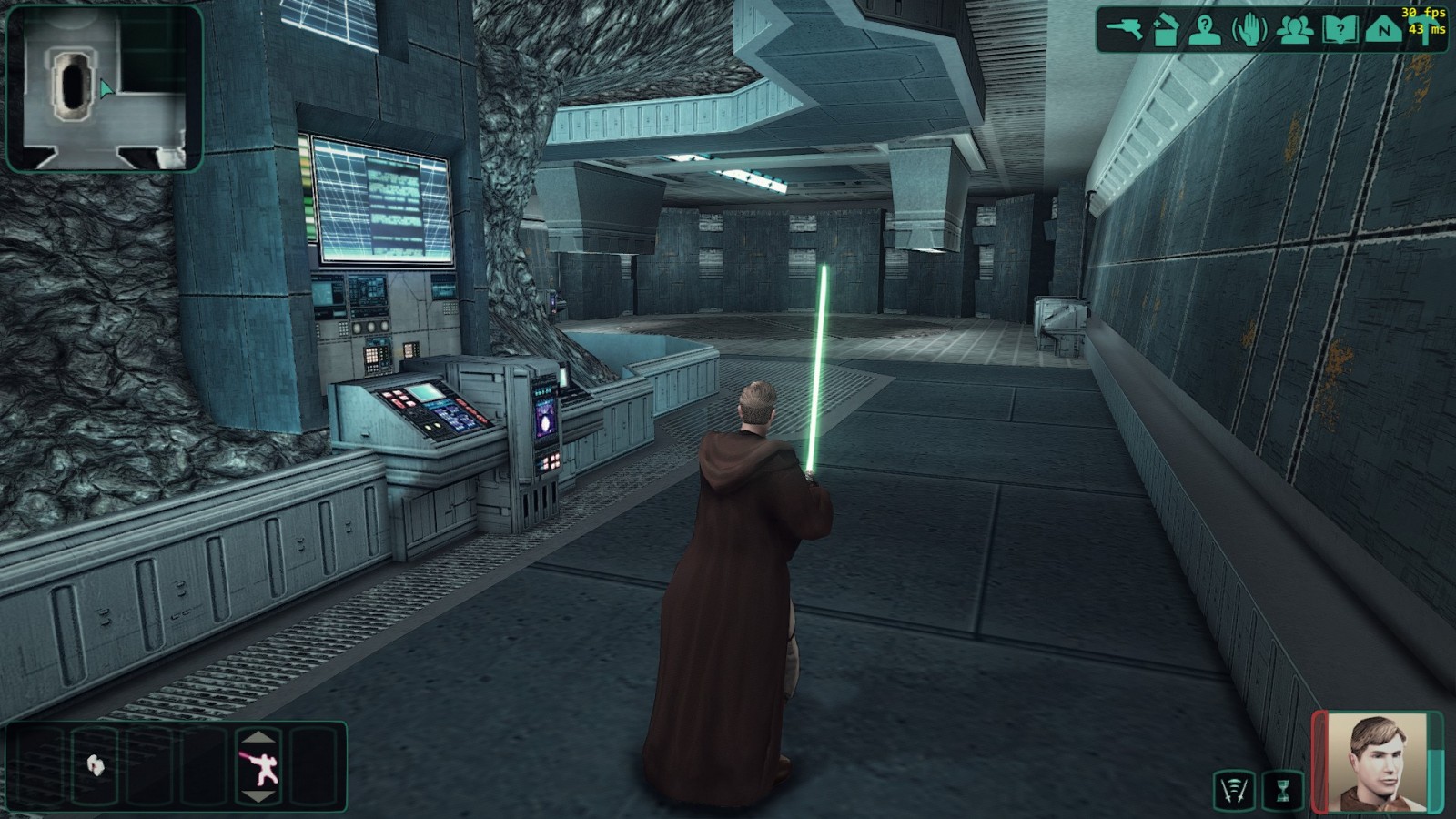
Task: Open options via the hammer icon
Action: pos(1425,36)
